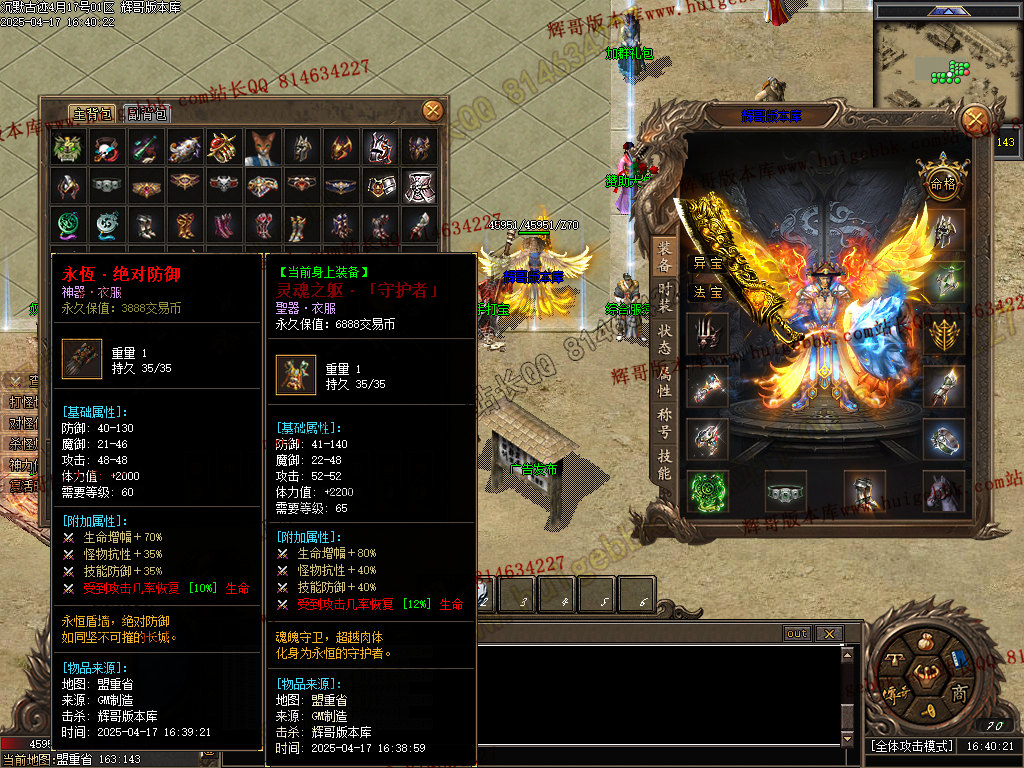Viewport: 1024px width, 768px height.
Task: Open the 异宝 treasure button
Action: click(708, 263)
